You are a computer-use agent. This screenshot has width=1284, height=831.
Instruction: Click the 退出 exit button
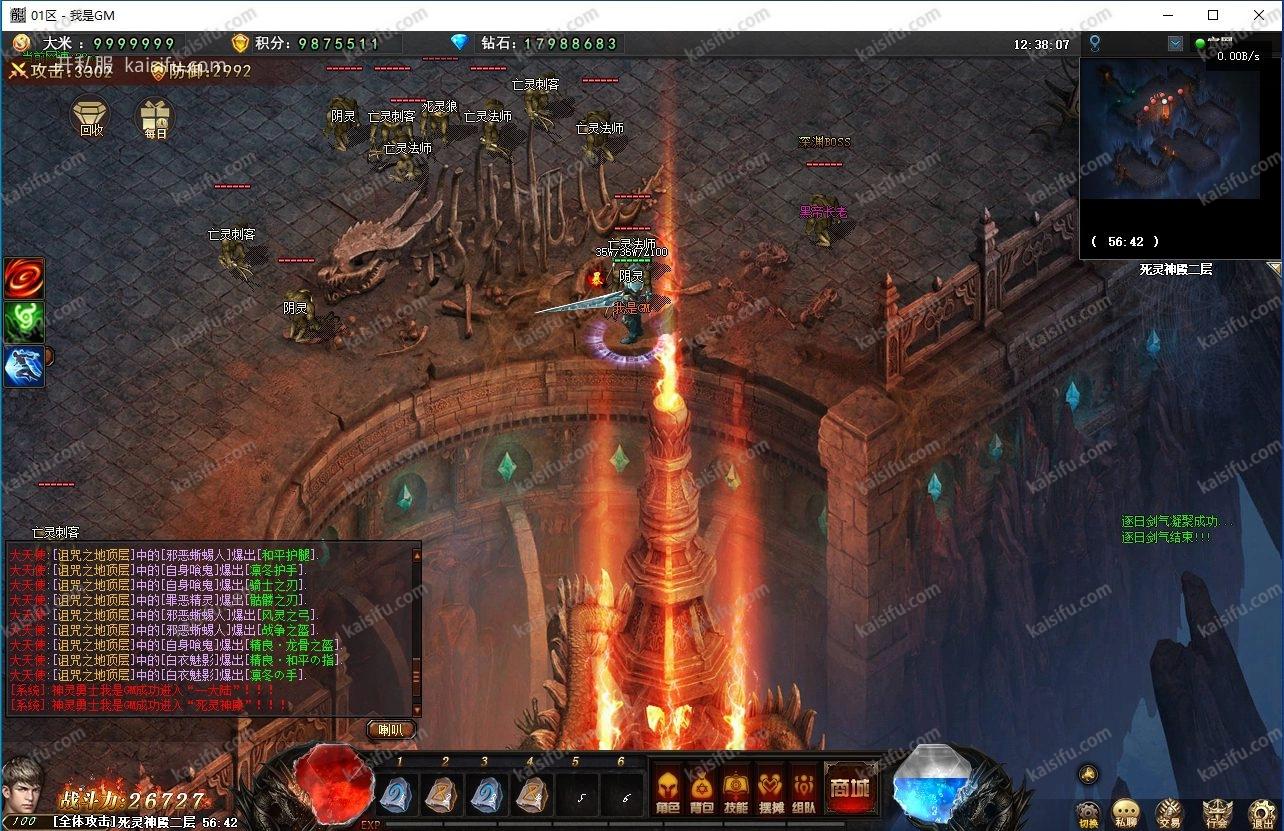pos(1262,813)
